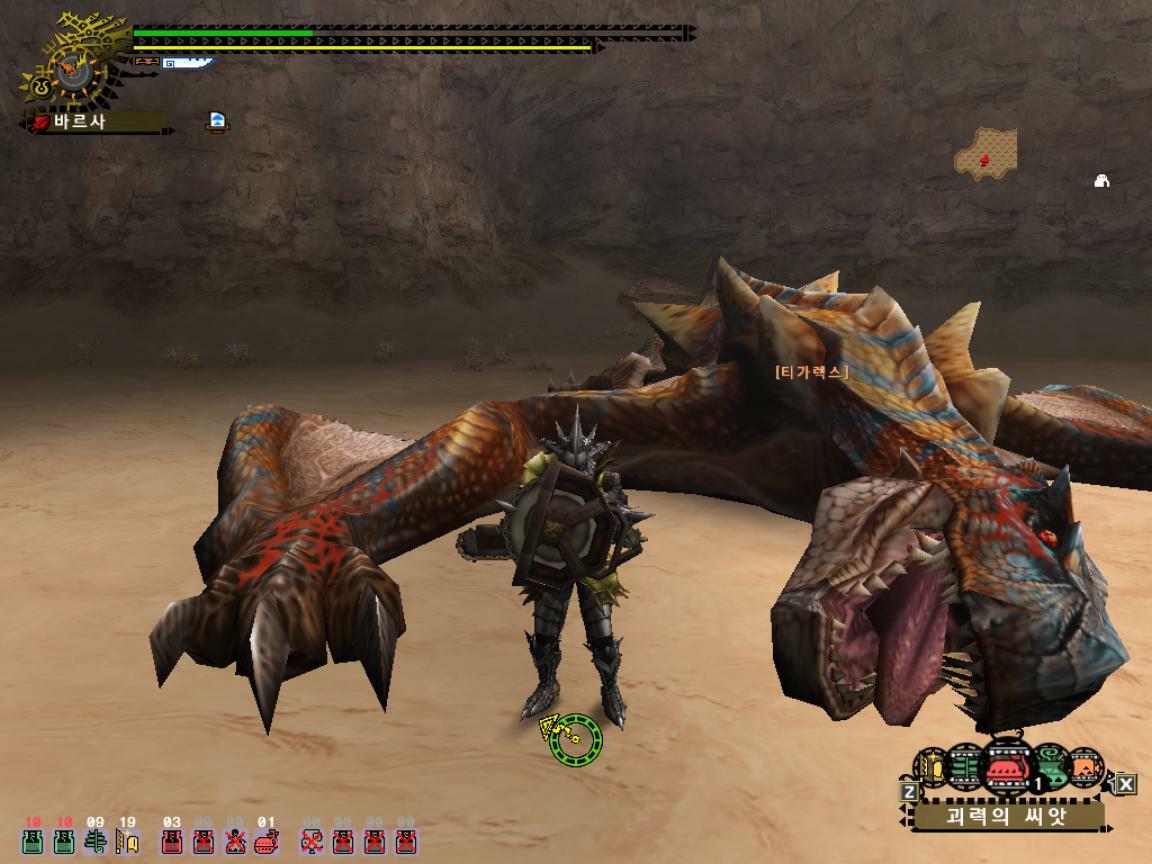Select the red potion slot showing 03
Screen dimensions: 1152x864
click(x=172, y=841)
